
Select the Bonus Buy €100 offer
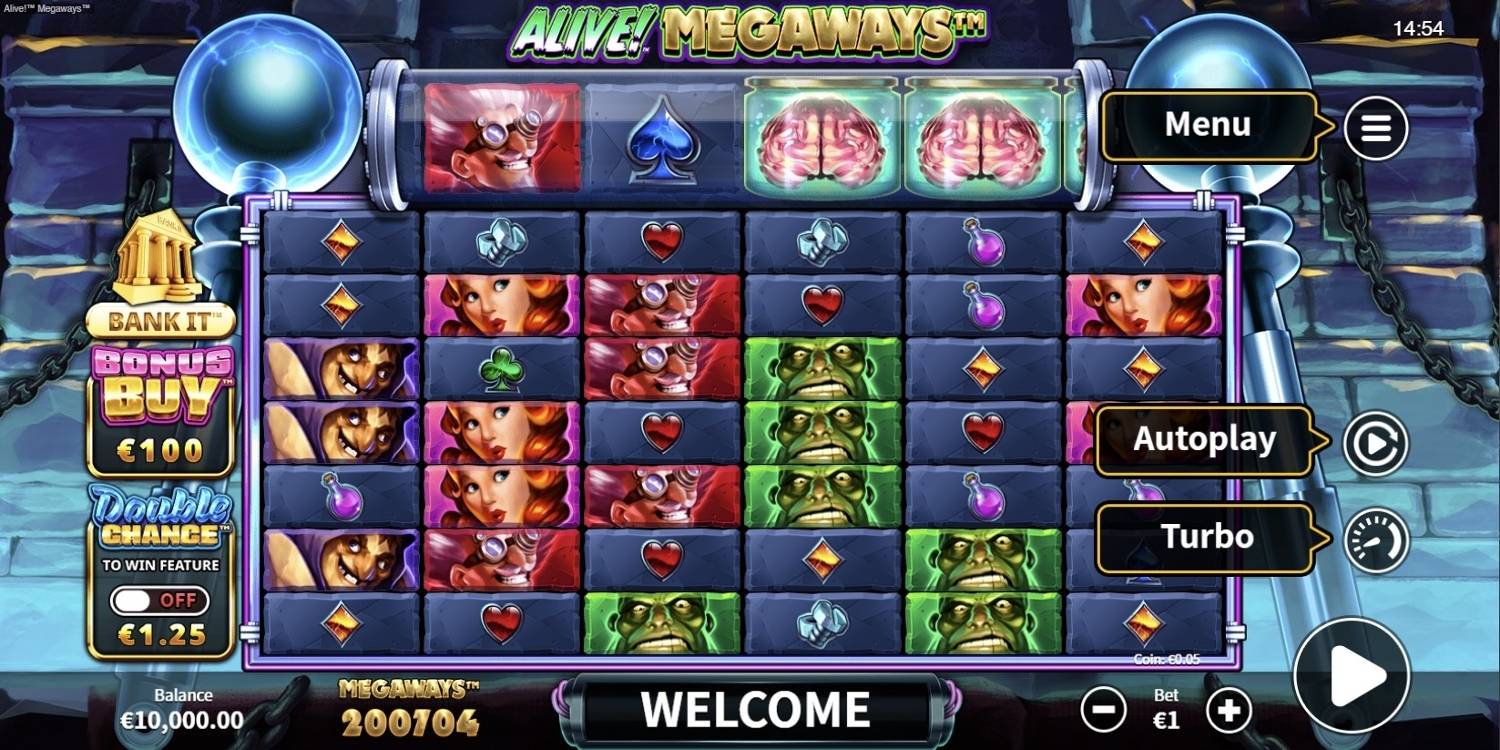pos(158,400)
